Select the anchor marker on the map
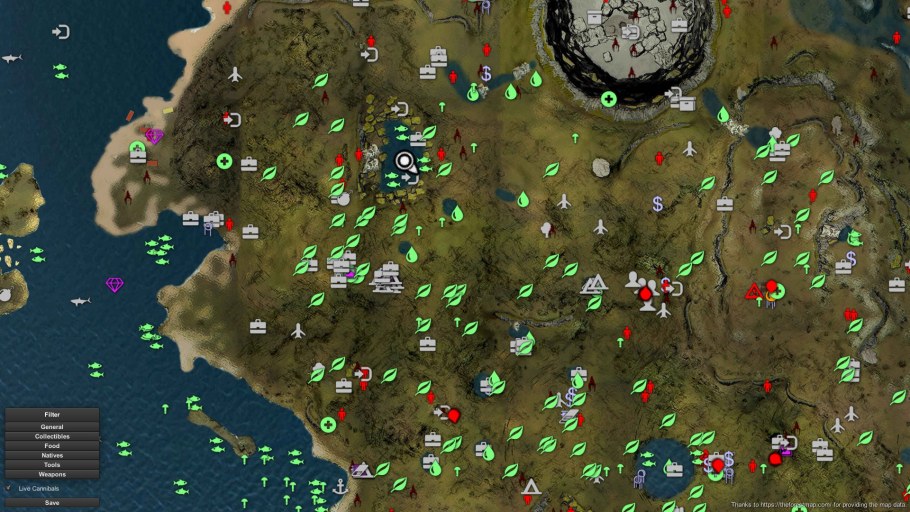The image size is (910, 512). click(340, 486)
